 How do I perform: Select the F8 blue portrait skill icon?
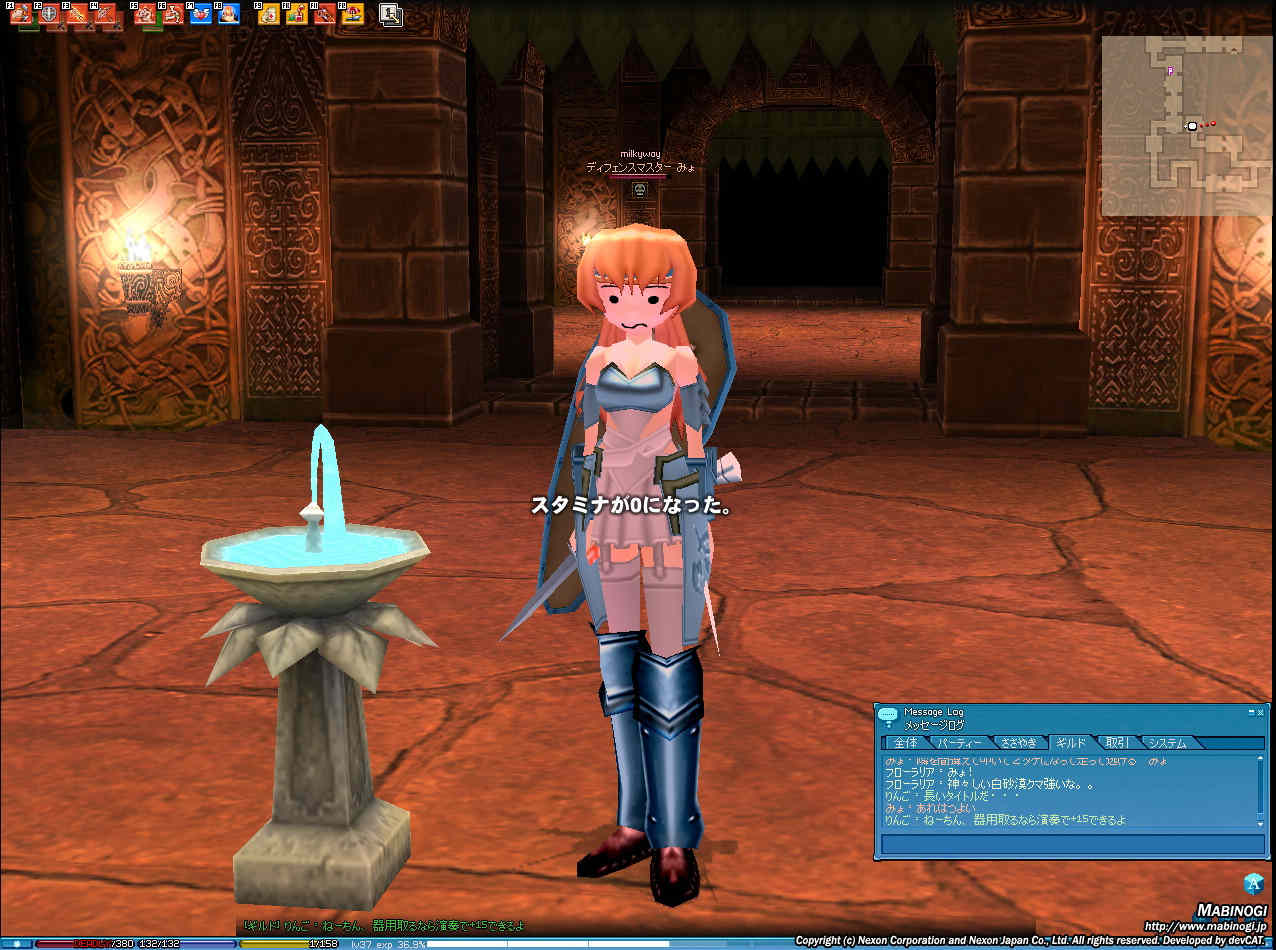click(229, 15)
